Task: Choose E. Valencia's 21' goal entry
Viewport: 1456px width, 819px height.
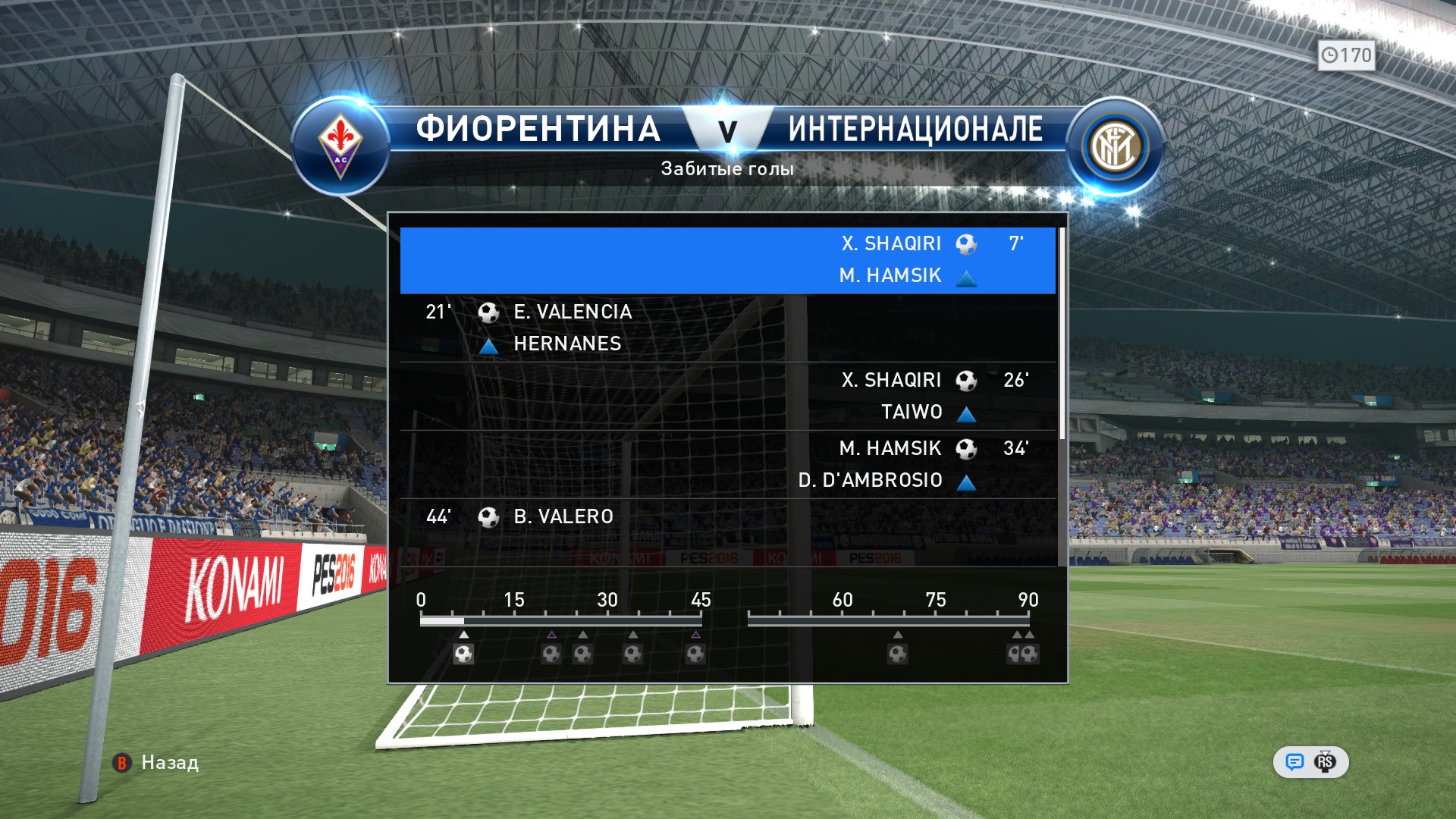Action: (x=727, y=328)
